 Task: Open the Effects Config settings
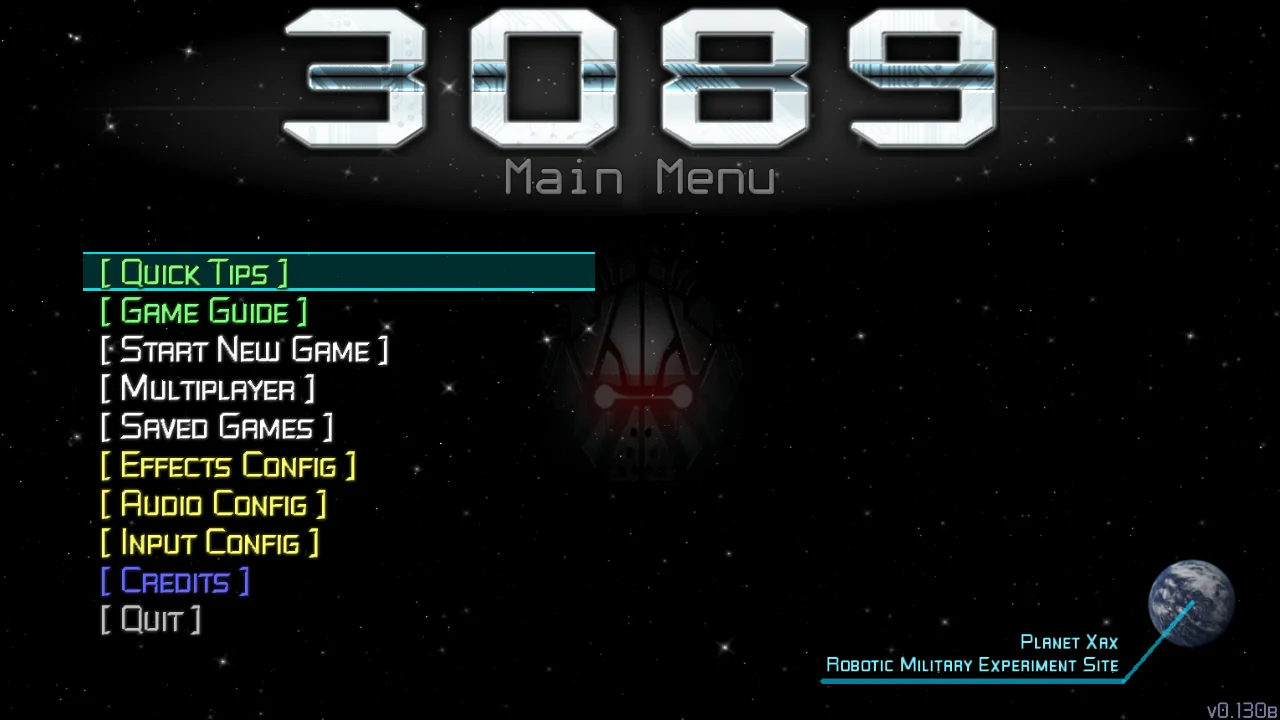[x=229, y=465]
